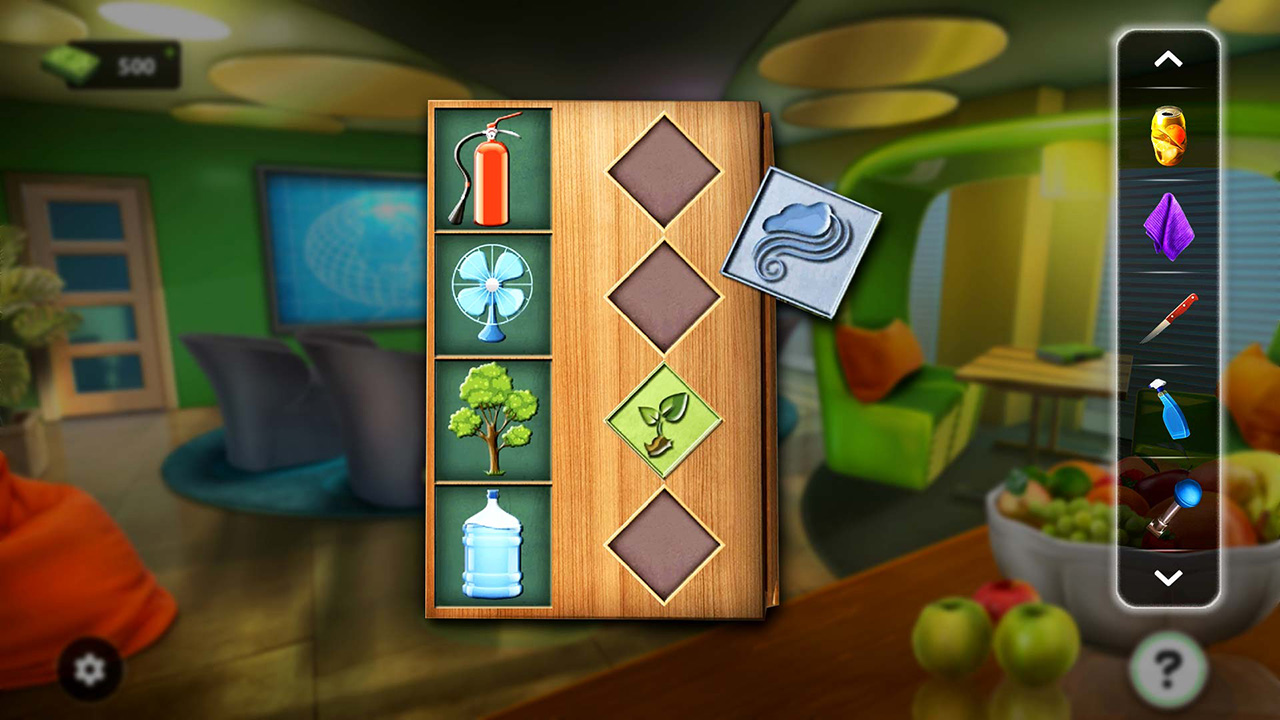Image resolution: width=1280 pixels, height=720 pixels.
Task: Select the purple cloth from the inventory
Action: [1167, 228]
